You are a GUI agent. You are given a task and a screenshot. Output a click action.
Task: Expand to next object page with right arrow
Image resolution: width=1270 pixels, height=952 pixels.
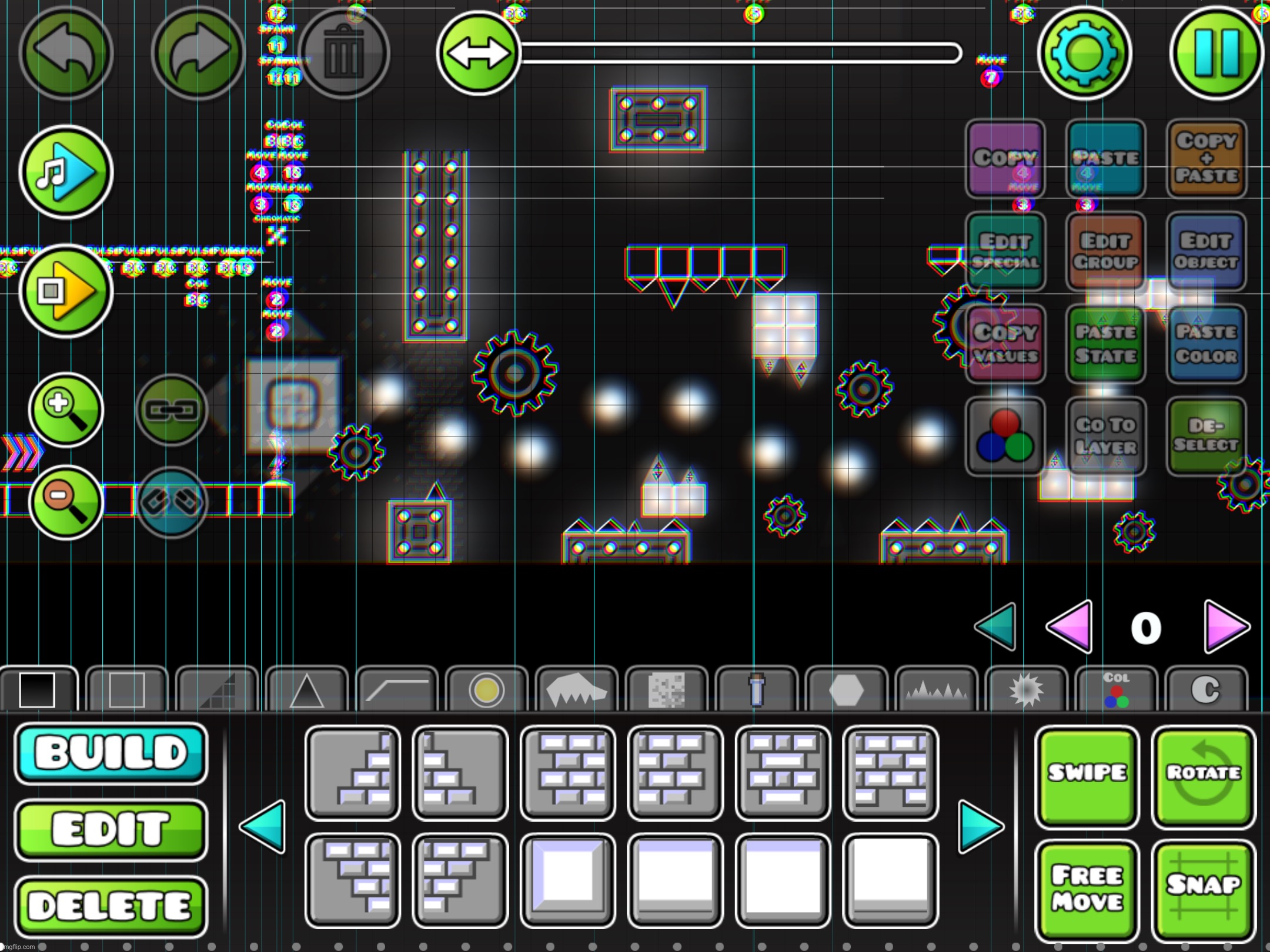click(978, 827)
